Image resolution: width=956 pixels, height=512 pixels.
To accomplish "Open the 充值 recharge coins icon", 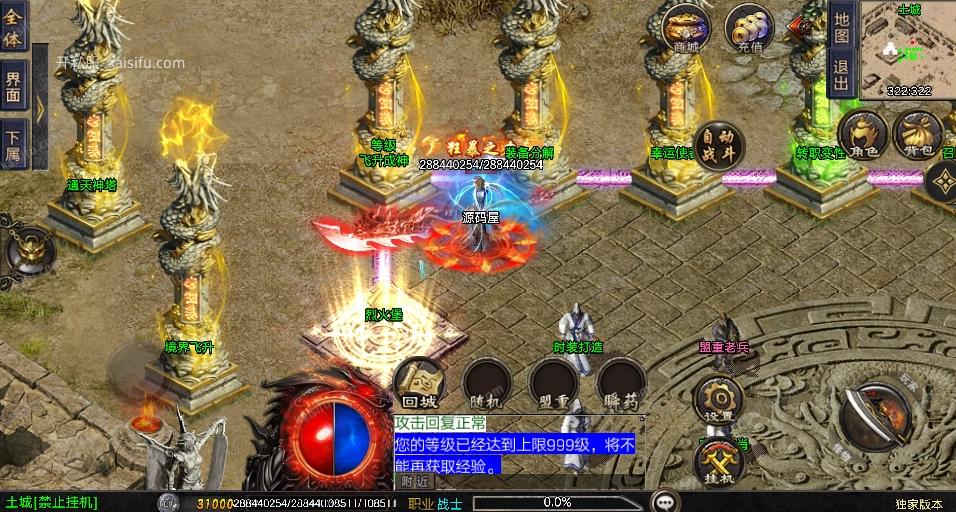I will (x=749, y=29).
